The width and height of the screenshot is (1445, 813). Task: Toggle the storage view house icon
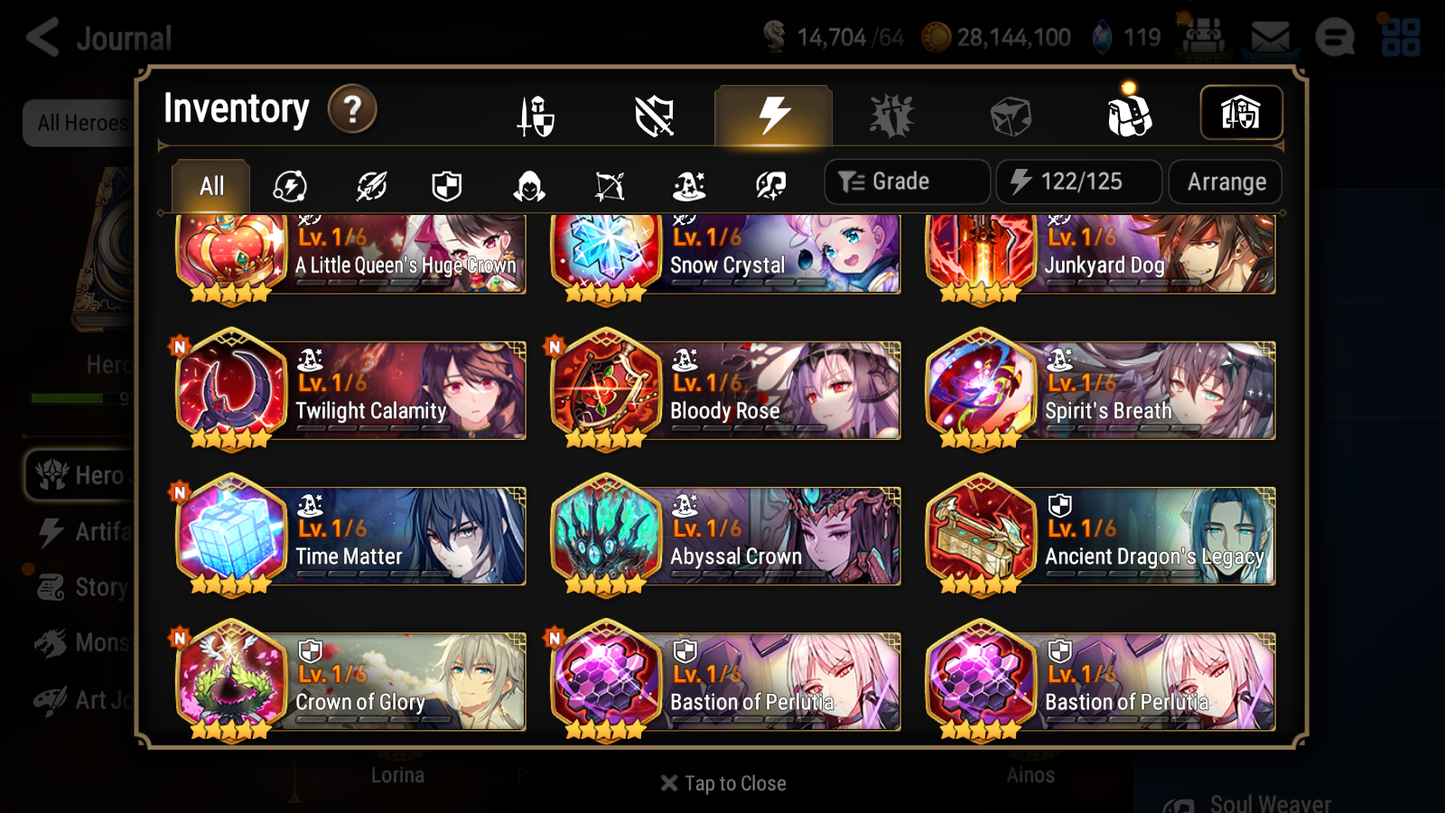(x=1241, y=113)
